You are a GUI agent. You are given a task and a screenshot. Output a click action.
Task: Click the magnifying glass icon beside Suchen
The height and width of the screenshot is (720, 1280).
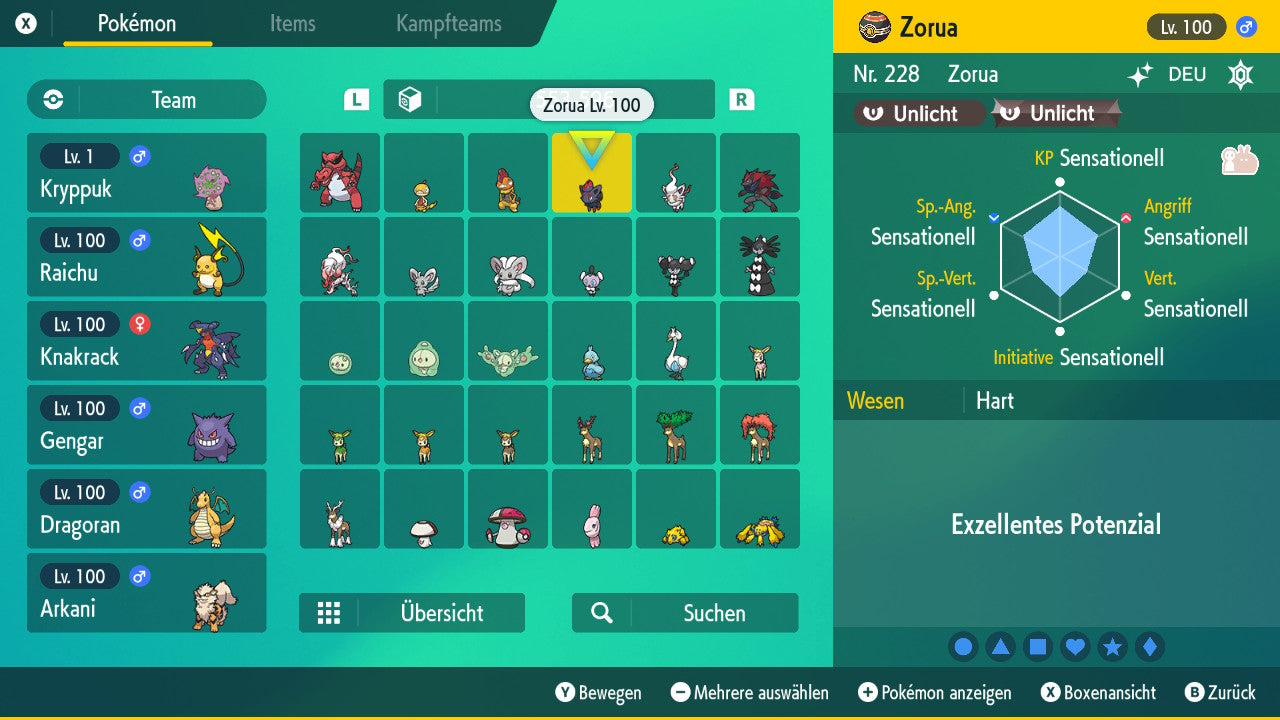600,612
